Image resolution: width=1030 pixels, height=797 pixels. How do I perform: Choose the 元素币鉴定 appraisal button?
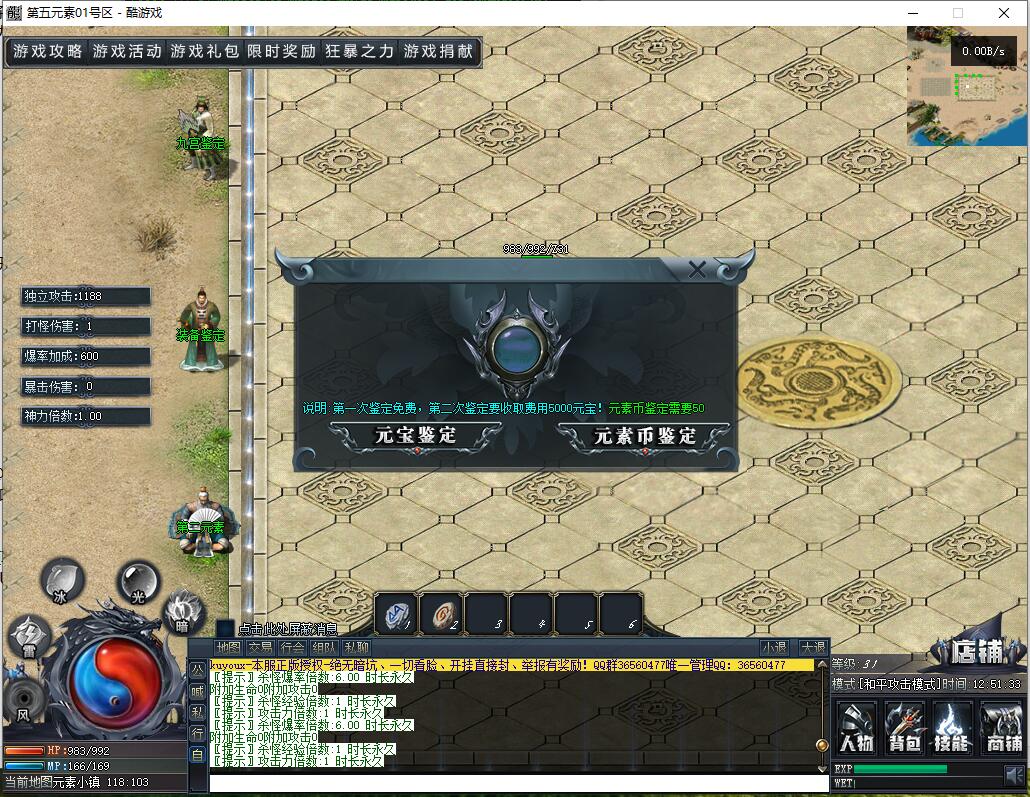pyautogui.click(x=644, y=436)
